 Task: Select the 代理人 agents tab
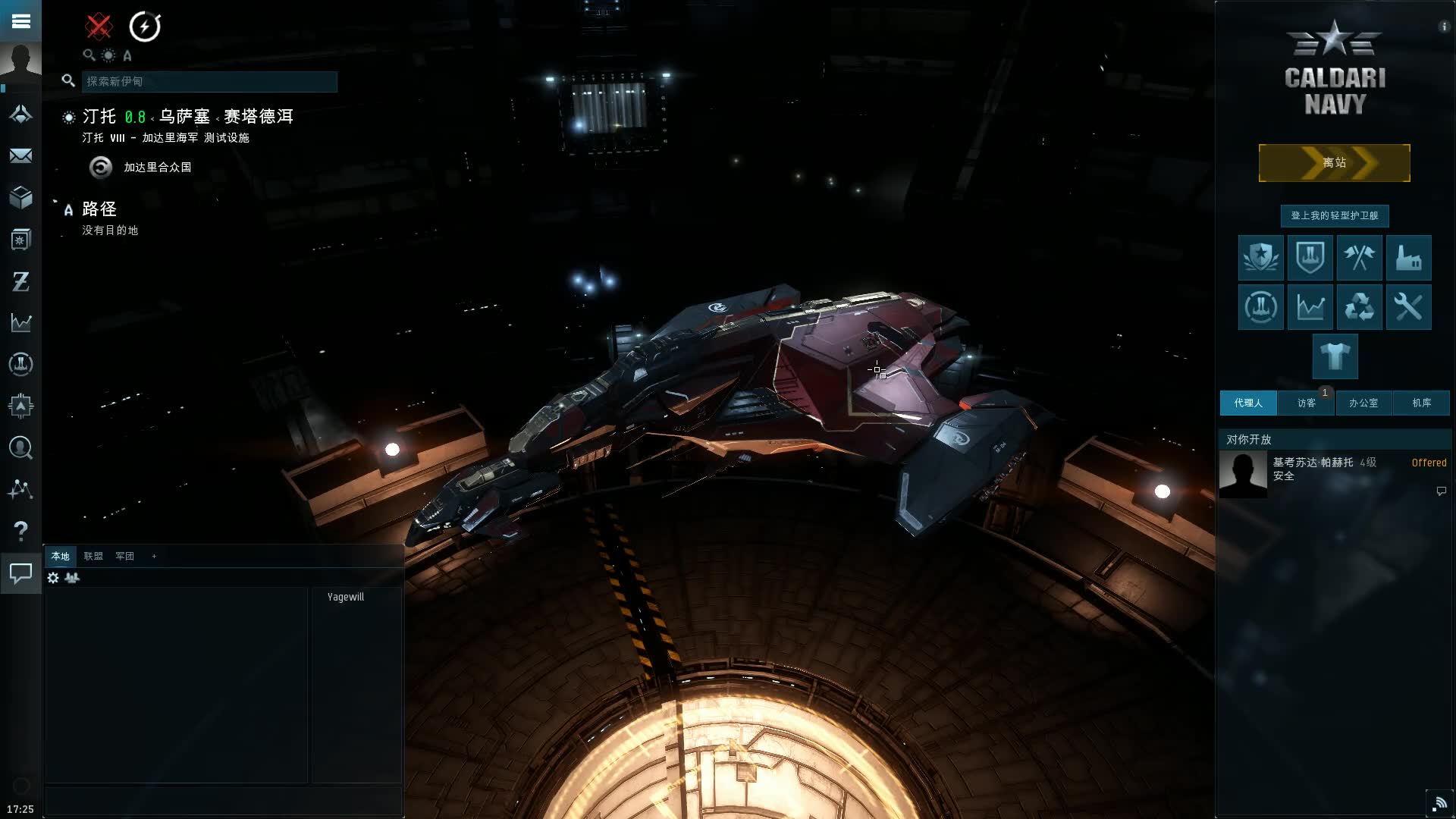point(1247,403)
